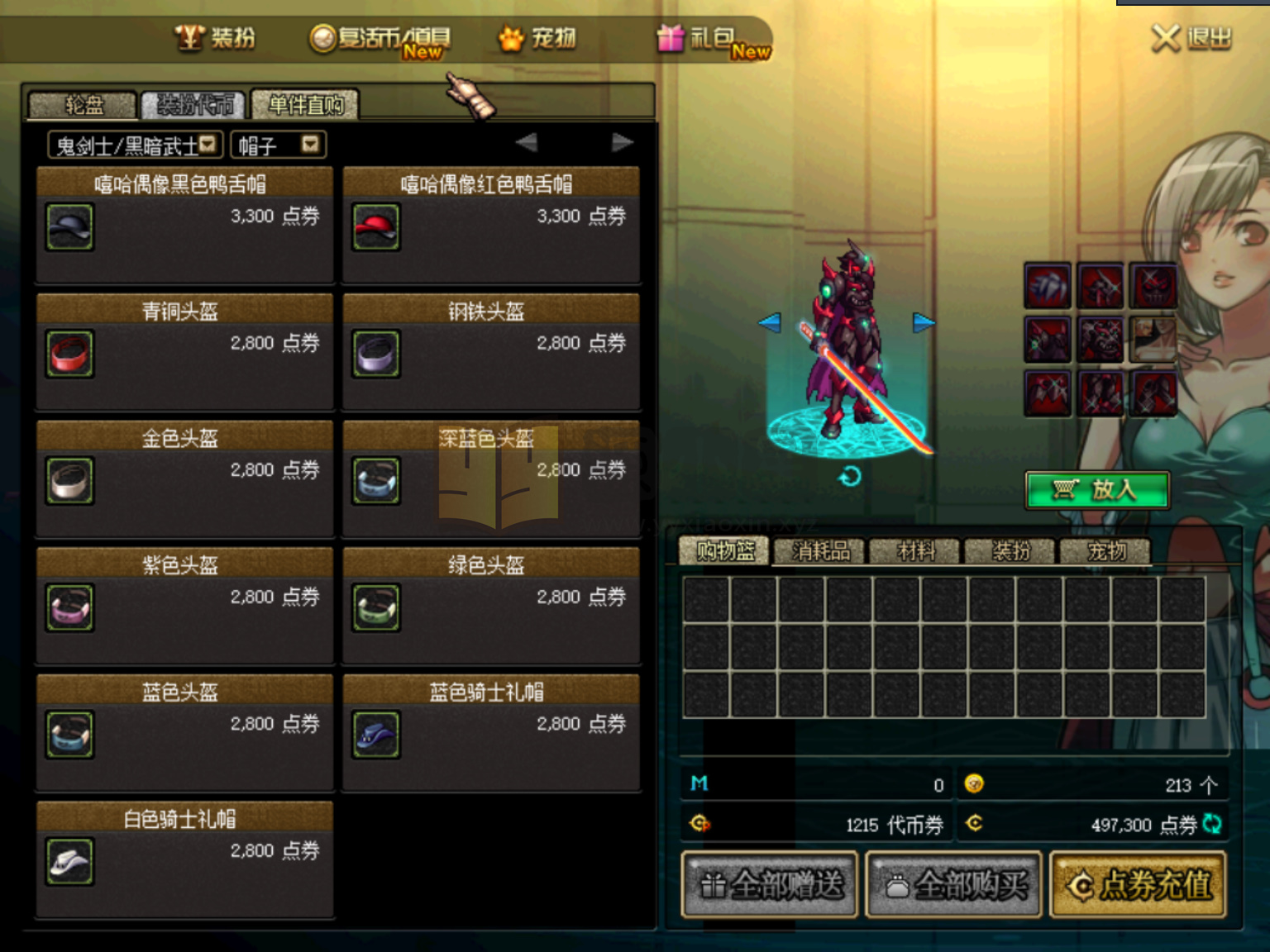Image resolution: width=1270 pixels, height=952 pixels.
Task: Click the green 放入 add-to-cart button
Action: (1096, 490)
